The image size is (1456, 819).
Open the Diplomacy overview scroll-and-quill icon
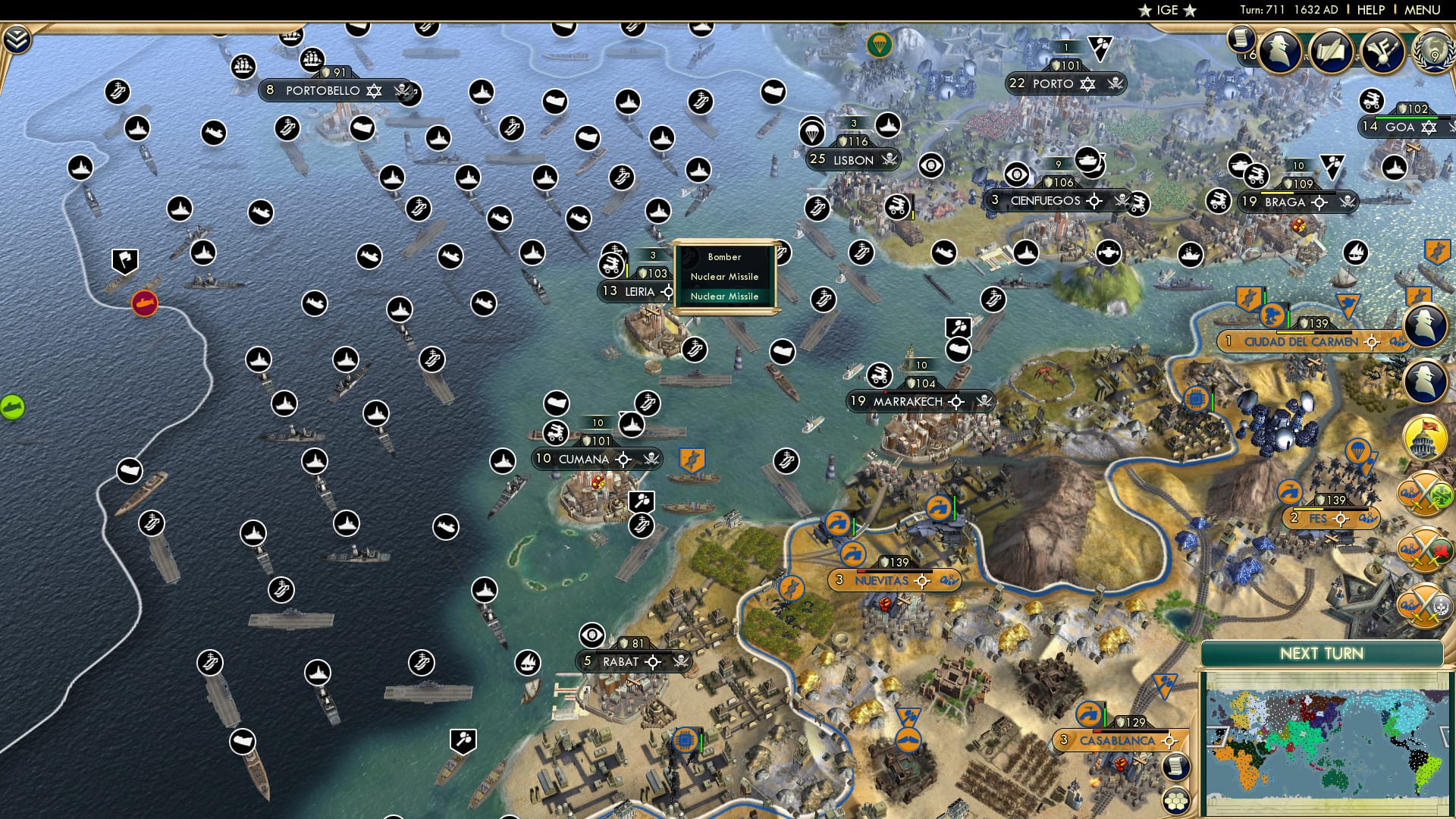[1331, 50]
